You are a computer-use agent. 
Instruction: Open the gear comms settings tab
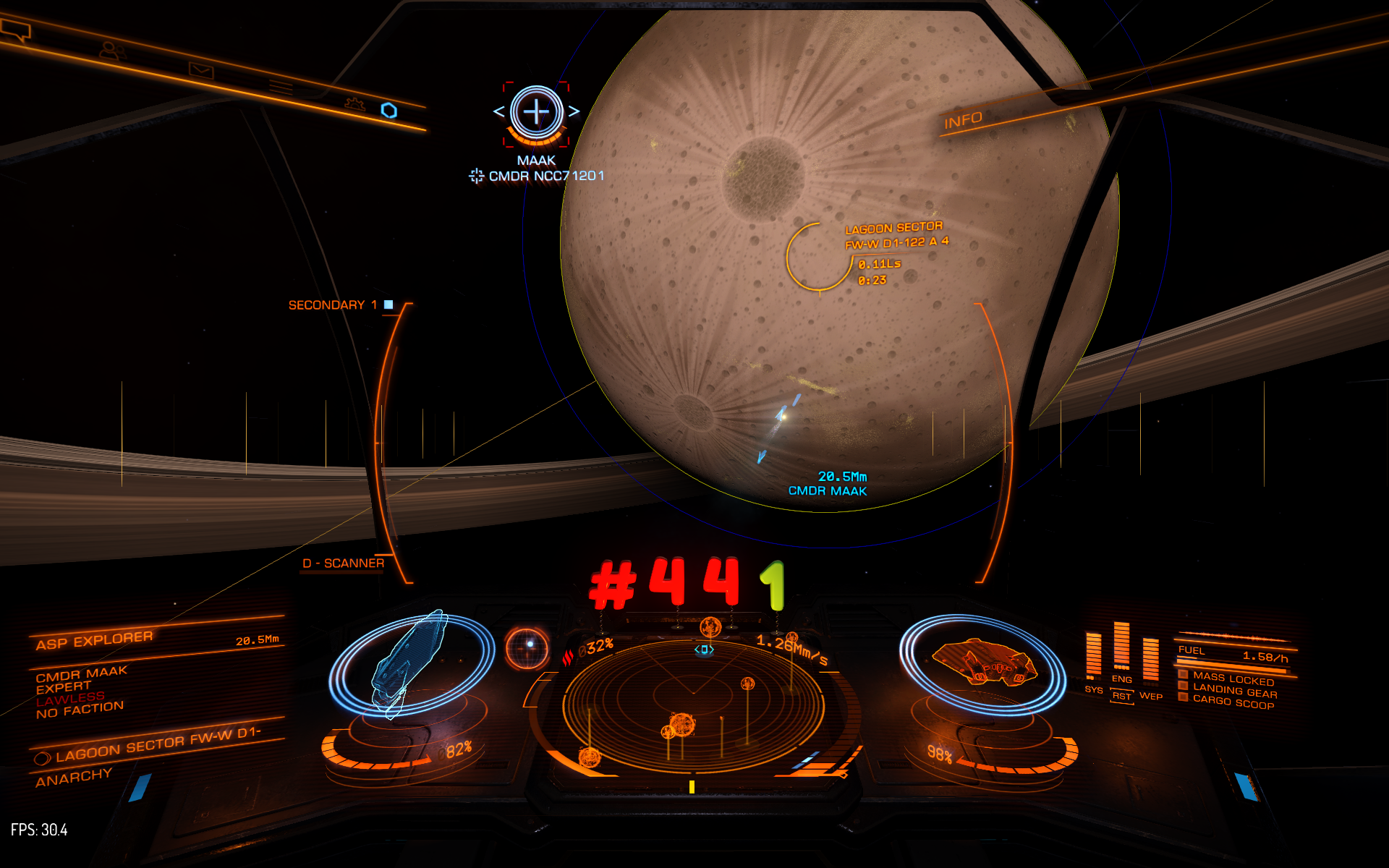pos(354,103)
